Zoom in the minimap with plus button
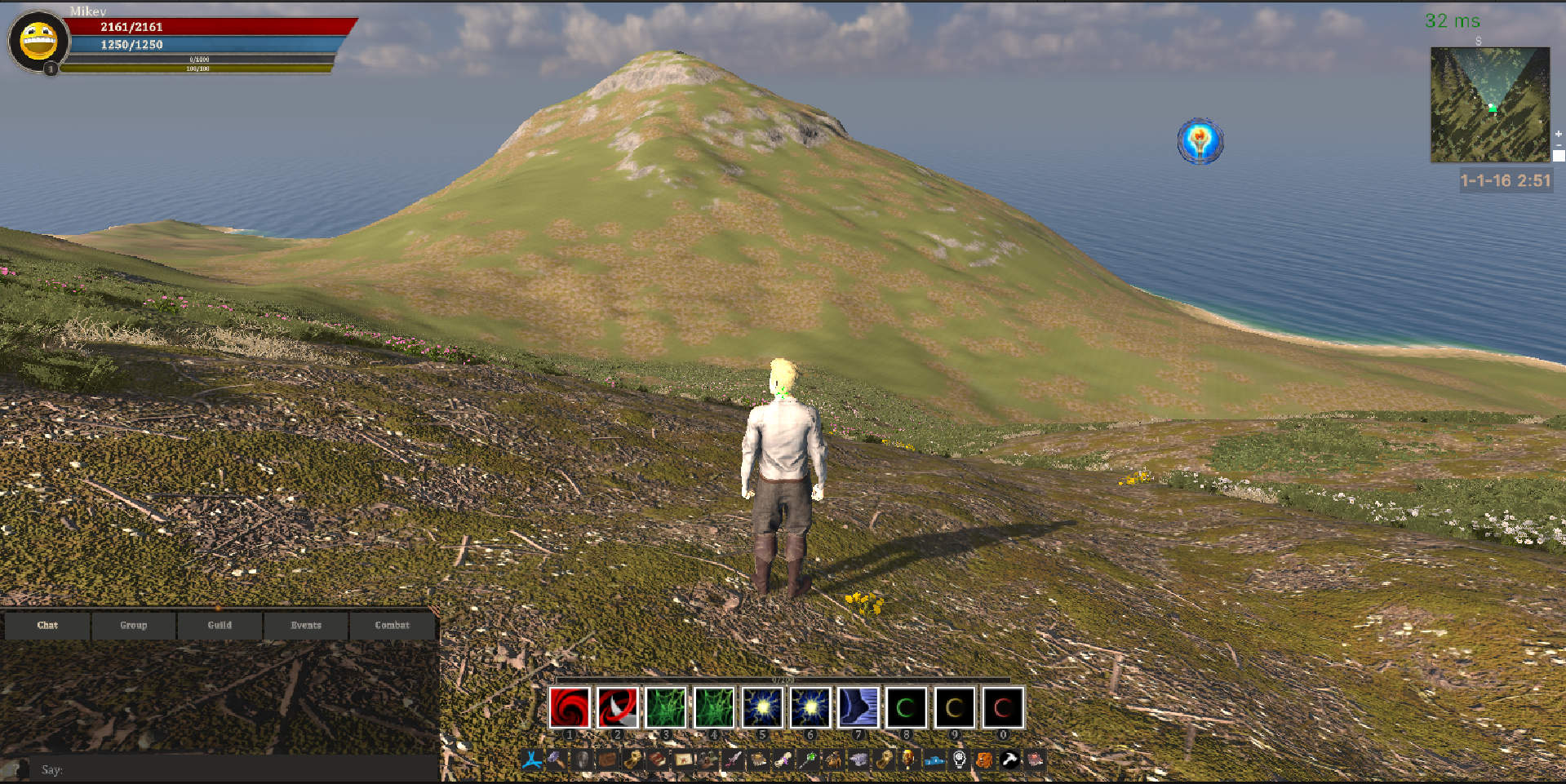Image resolution: width=1566 pixels, height=784 pixels. 1558,134
